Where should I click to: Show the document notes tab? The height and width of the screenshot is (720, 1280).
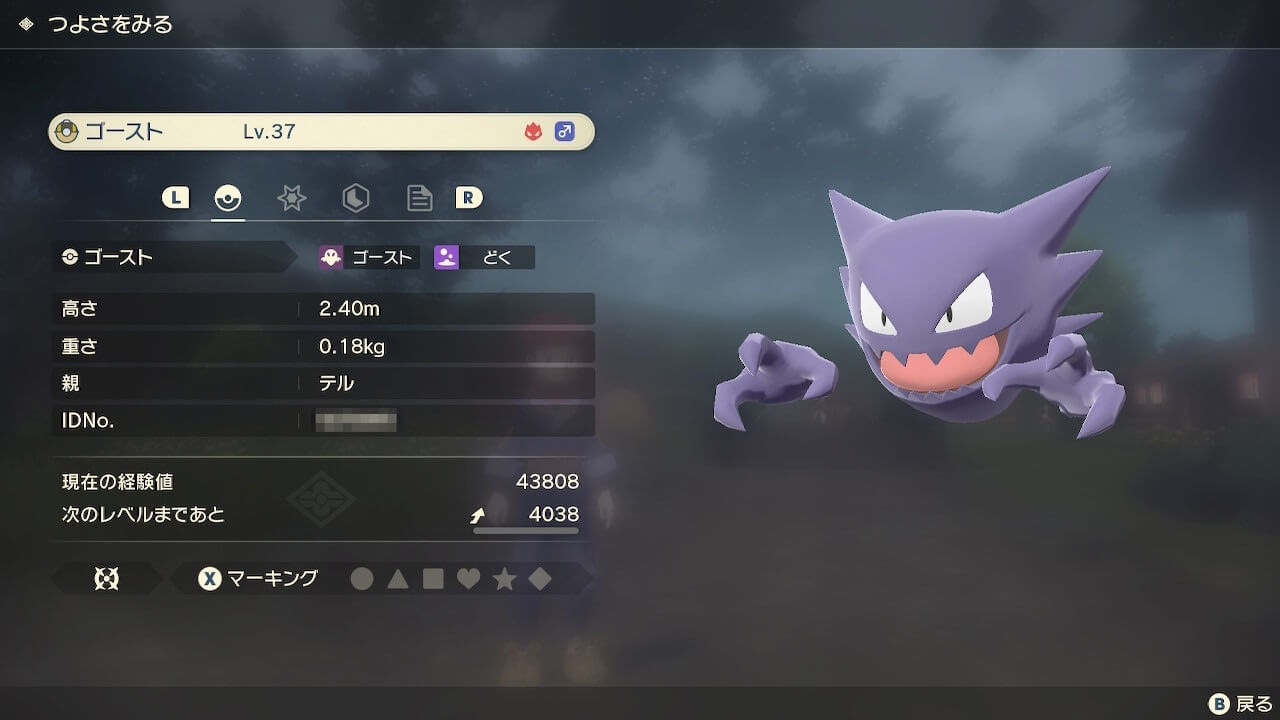point(419,198)
